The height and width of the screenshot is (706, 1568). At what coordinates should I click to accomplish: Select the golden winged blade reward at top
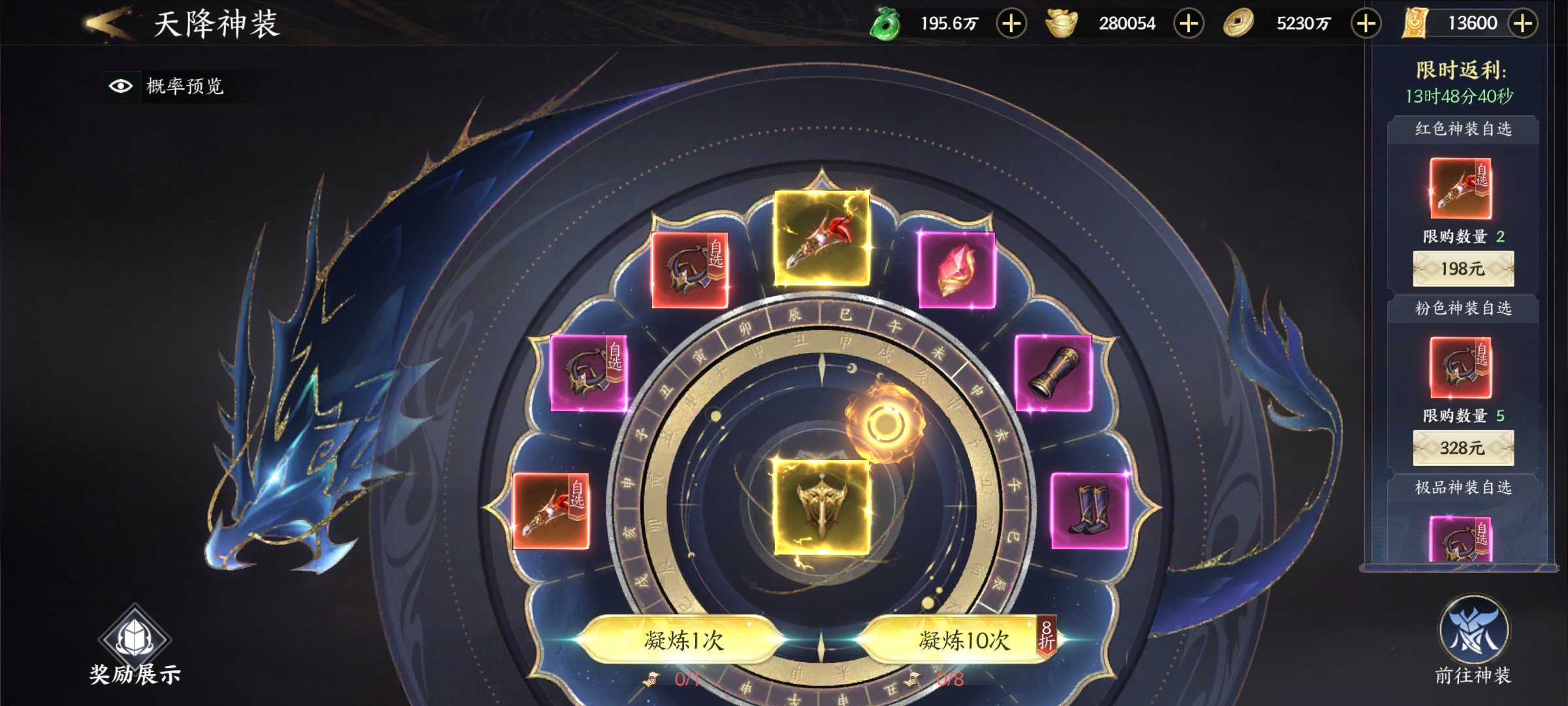pos(821,239)
